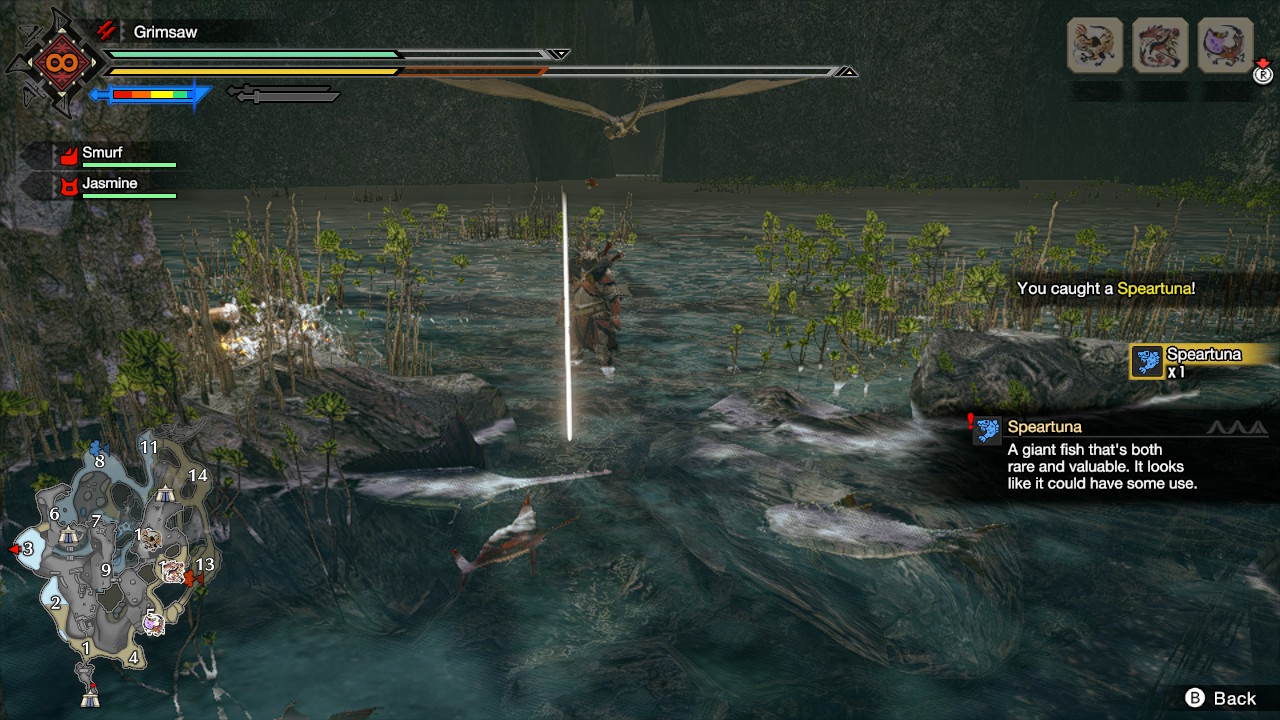Select party member Jasmine
Screen dimensions: 1280x720
pos(110,185)
